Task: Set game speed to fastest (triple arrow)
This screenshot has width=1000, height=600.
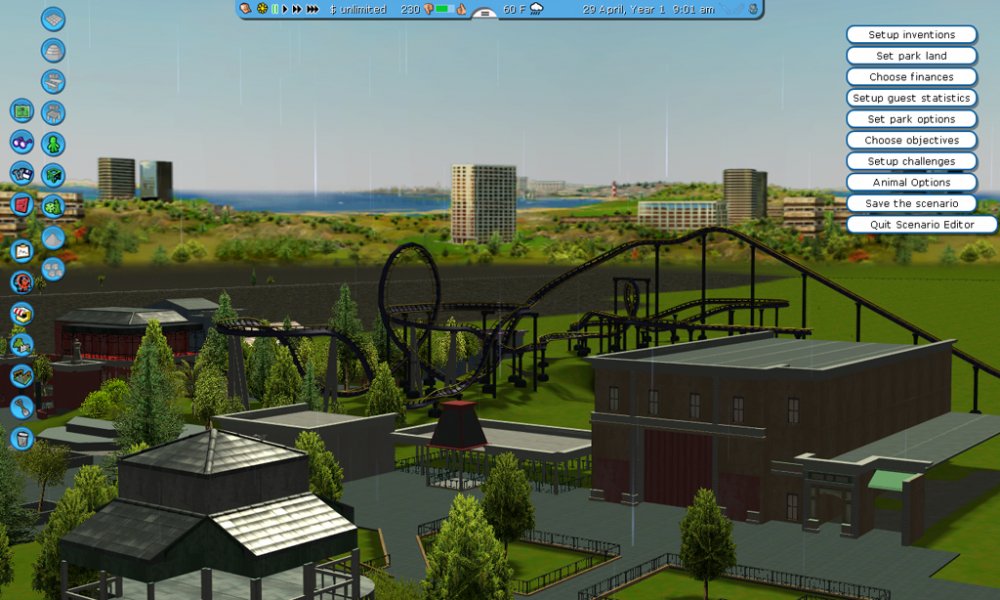Action: pyautogui.click(x=313, y=9)
